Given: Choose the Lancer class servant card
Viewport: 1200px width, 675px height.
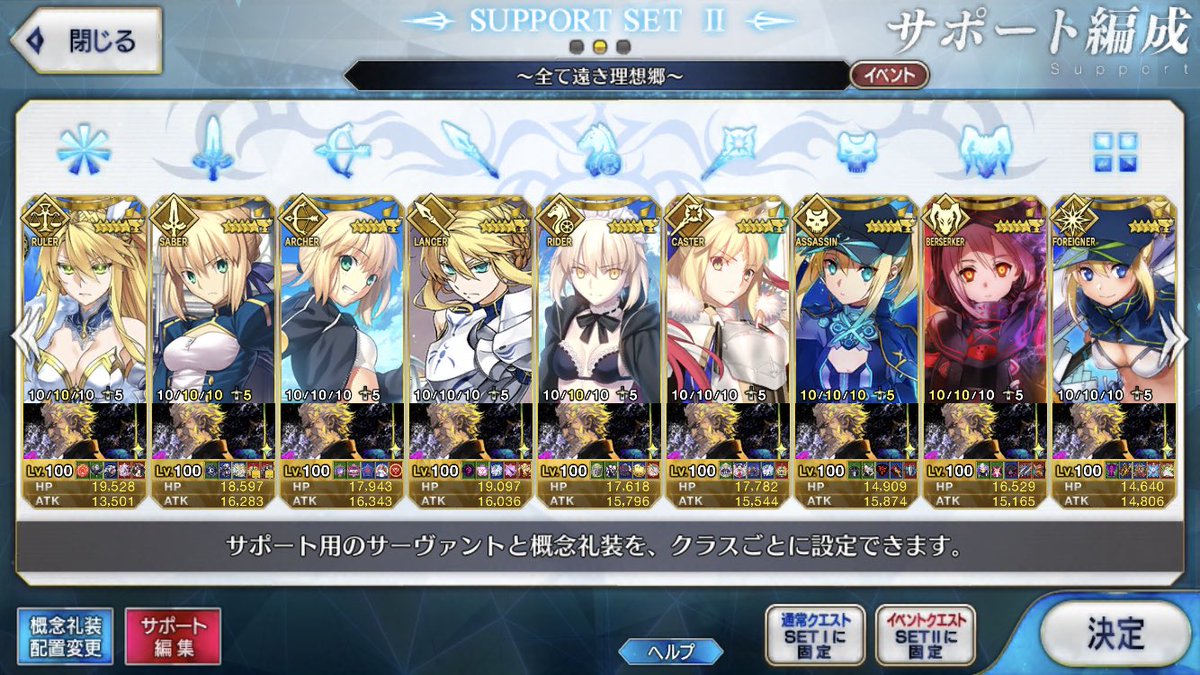Looking at the screenshot, I should 470,300.
